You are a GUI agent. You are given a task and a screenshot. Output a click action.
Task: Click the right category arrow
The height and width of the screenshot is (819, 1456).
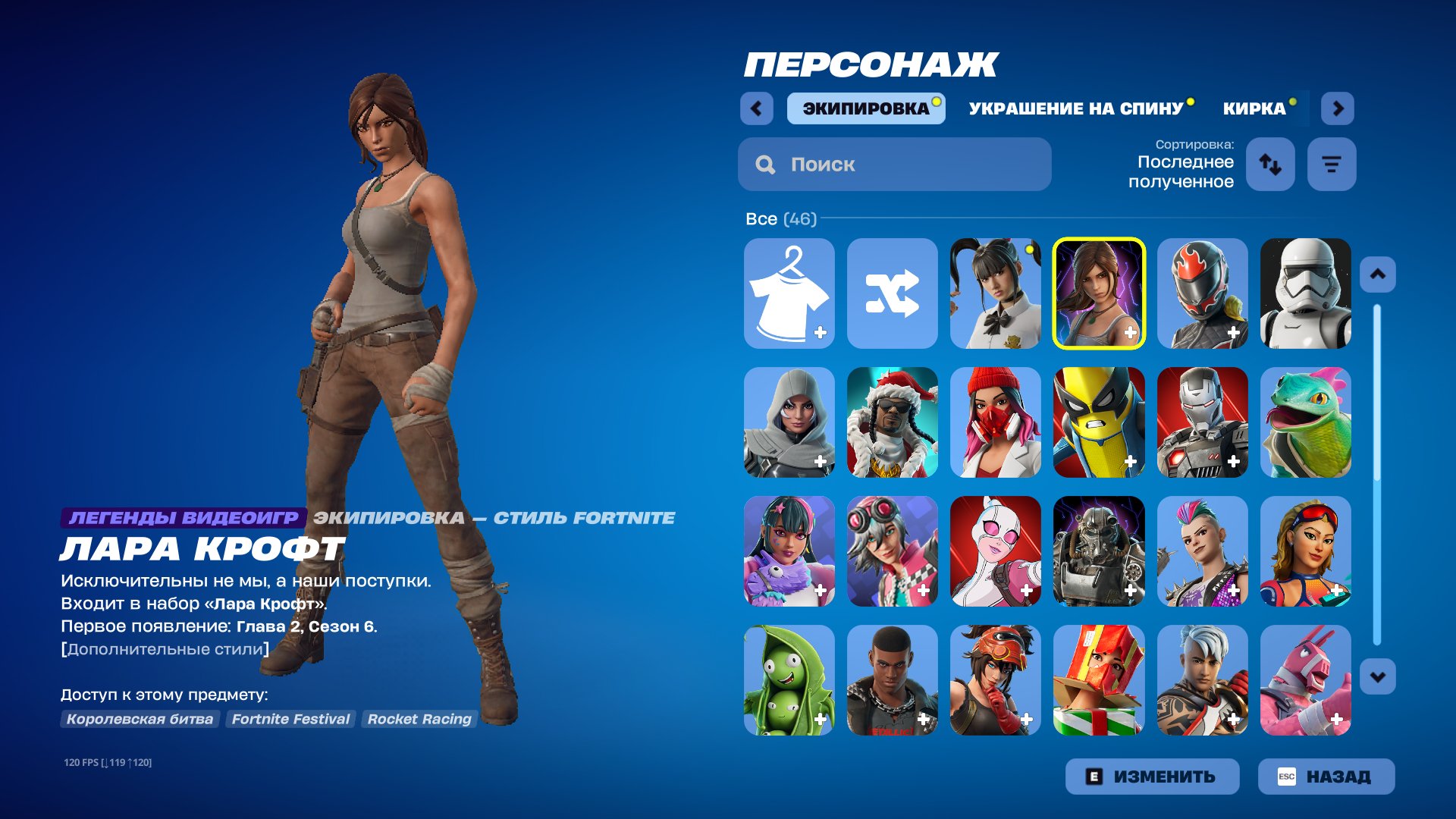[1338, 108]
